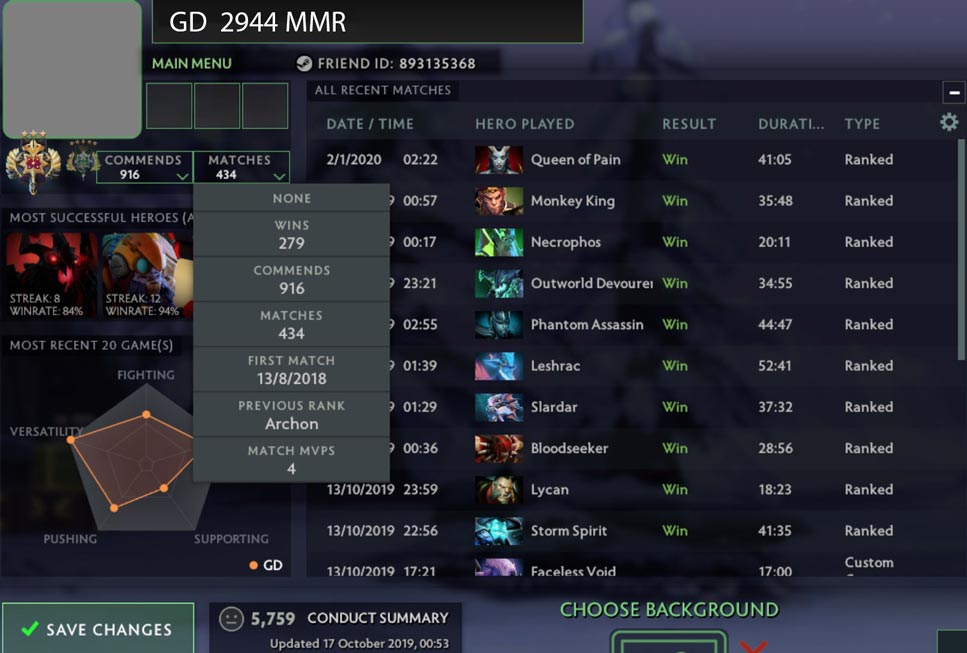View the Phantom Assassin match entry
Screen dimensions: 967x653
(x=586, y=325)
